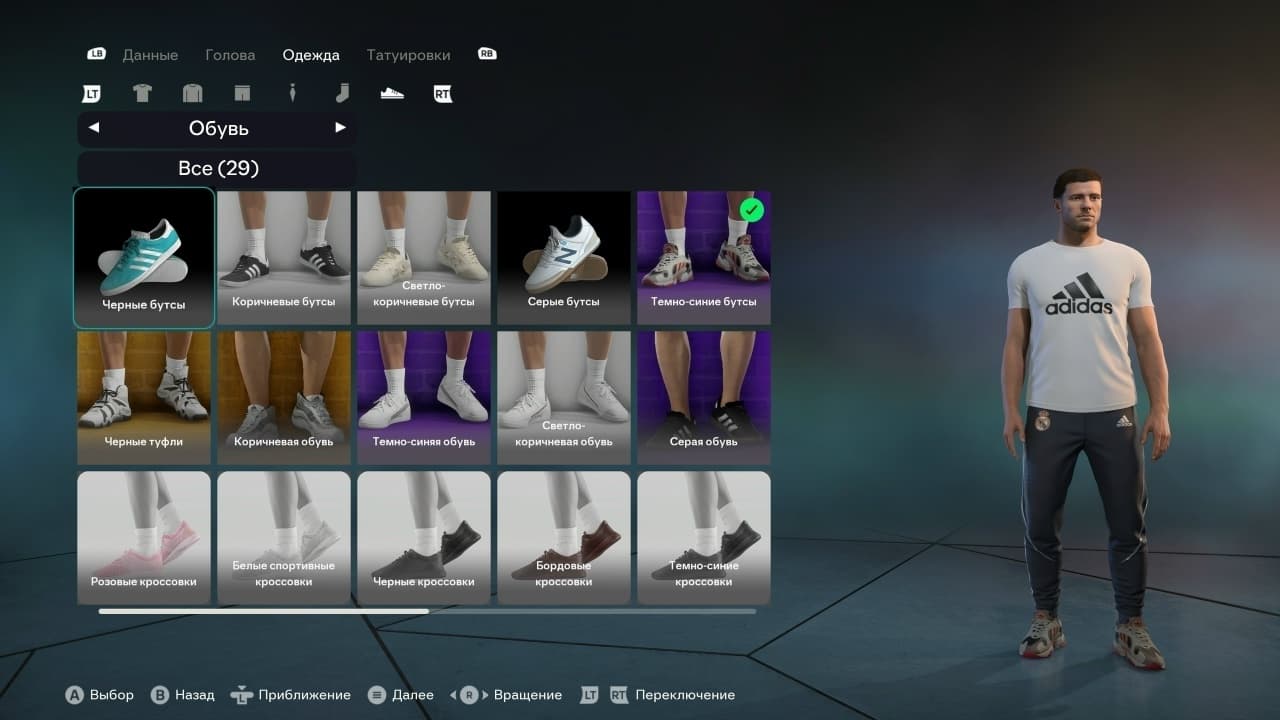The width and height of the screenshot is (1280, 720).
Task: Select the Розовые кроссовки thumbnail
Action: [143, 537]
